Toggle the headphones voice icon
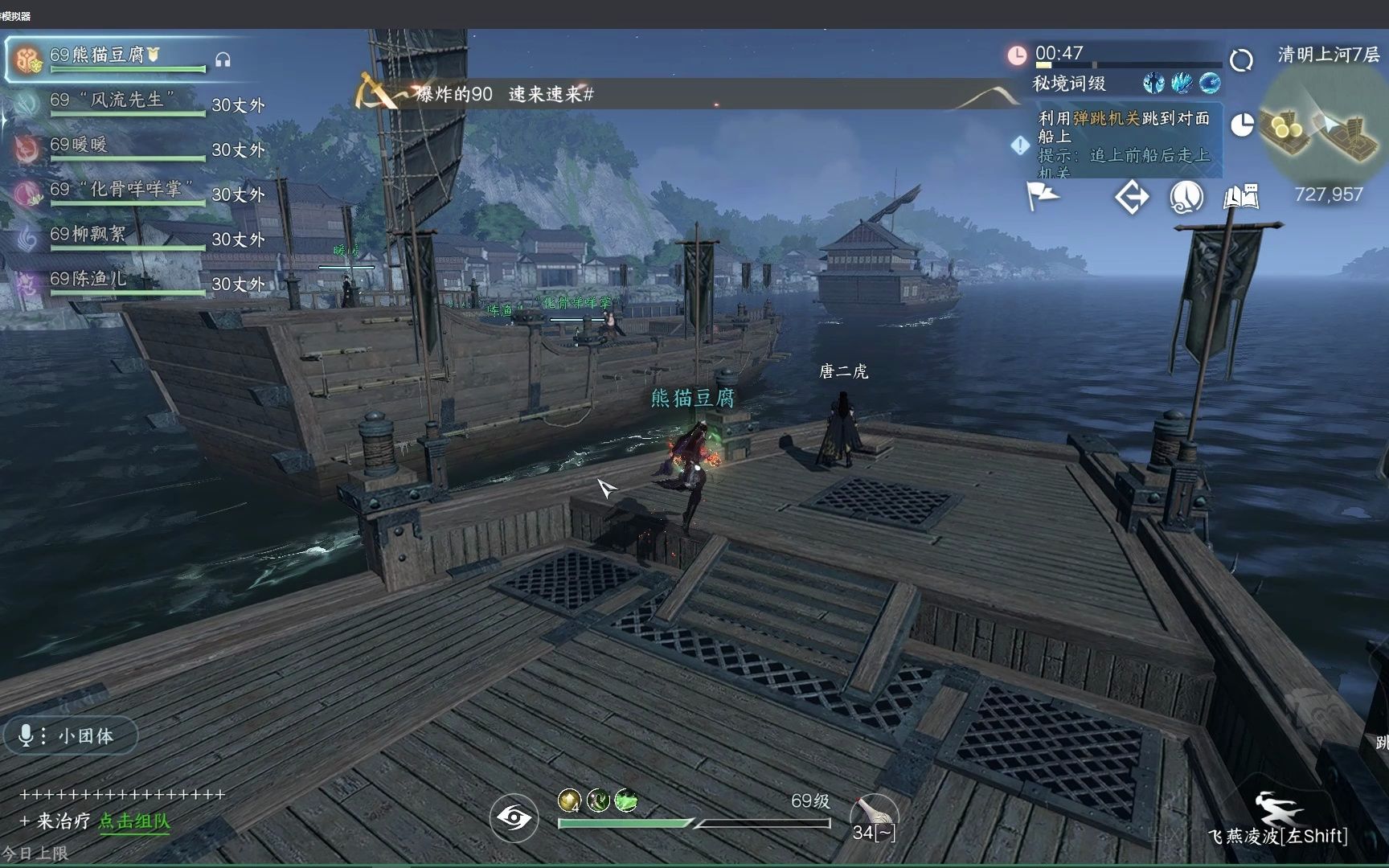This screenshot has height=868, width=1389. click(x=223, y=60)
